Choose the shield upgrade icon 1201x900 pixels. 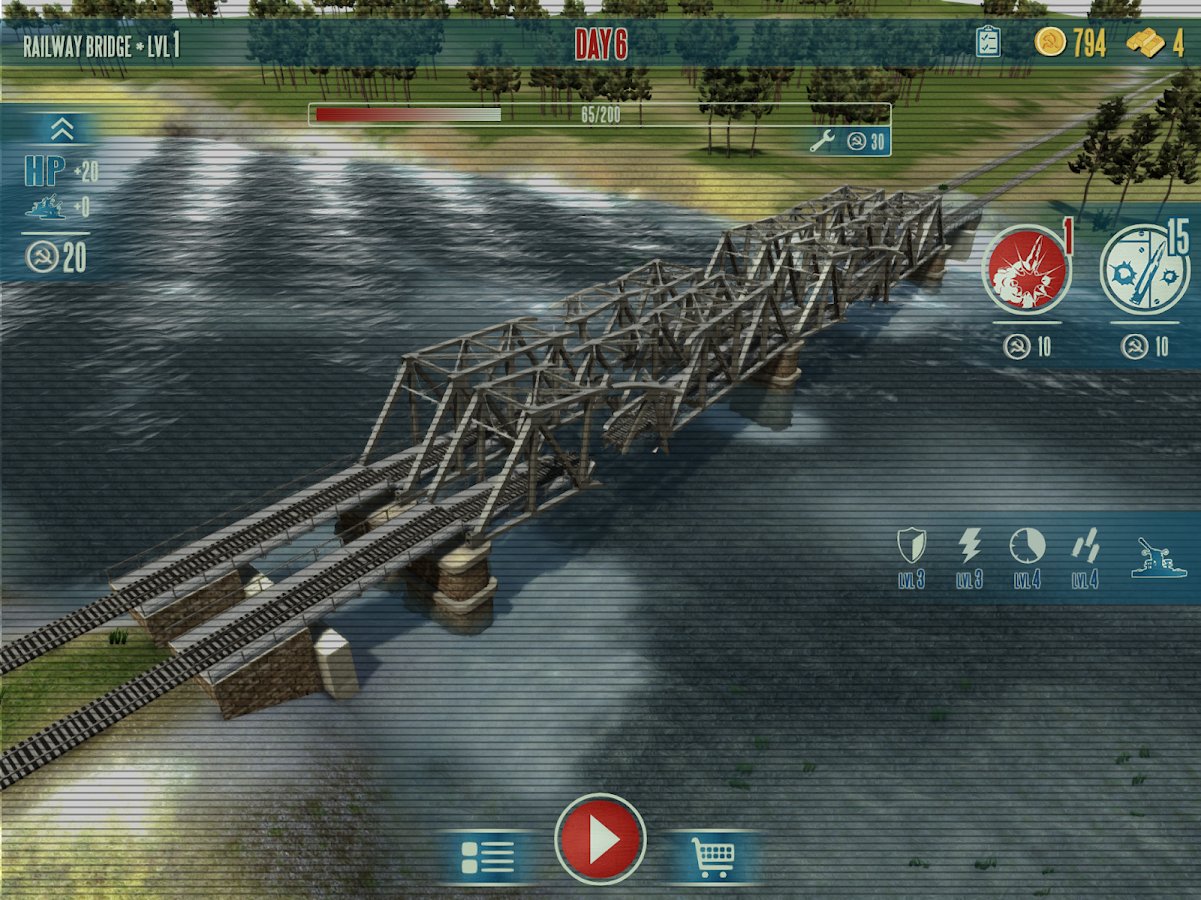pos(911,546)
